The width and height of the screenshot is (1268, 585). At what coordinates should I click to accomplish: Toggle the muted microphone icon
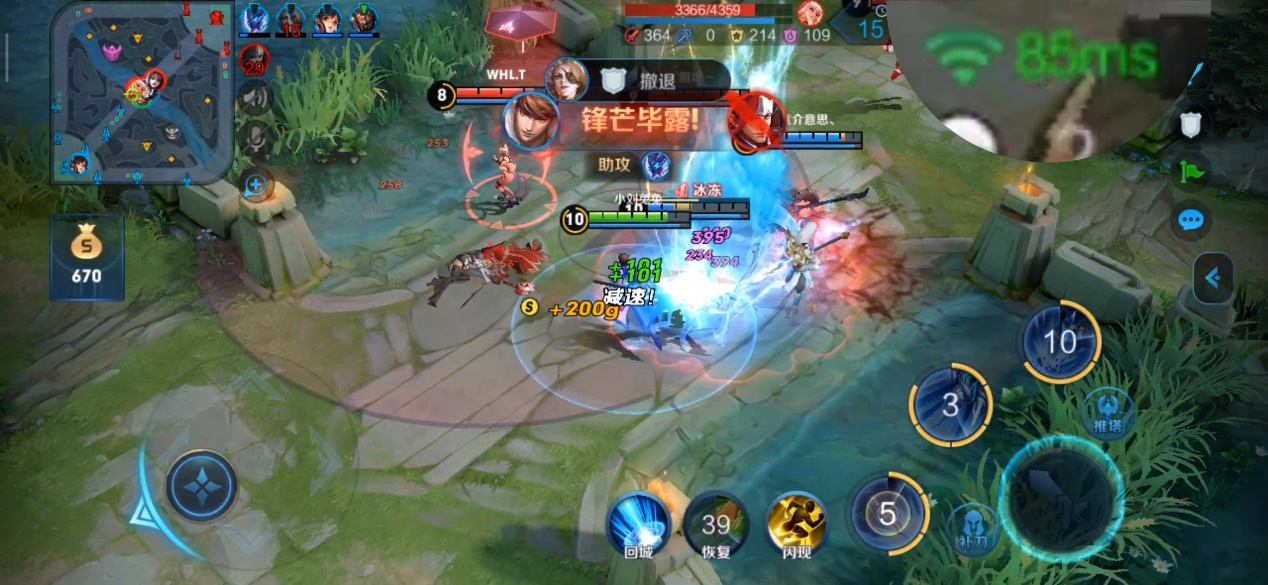pos(256,137)
